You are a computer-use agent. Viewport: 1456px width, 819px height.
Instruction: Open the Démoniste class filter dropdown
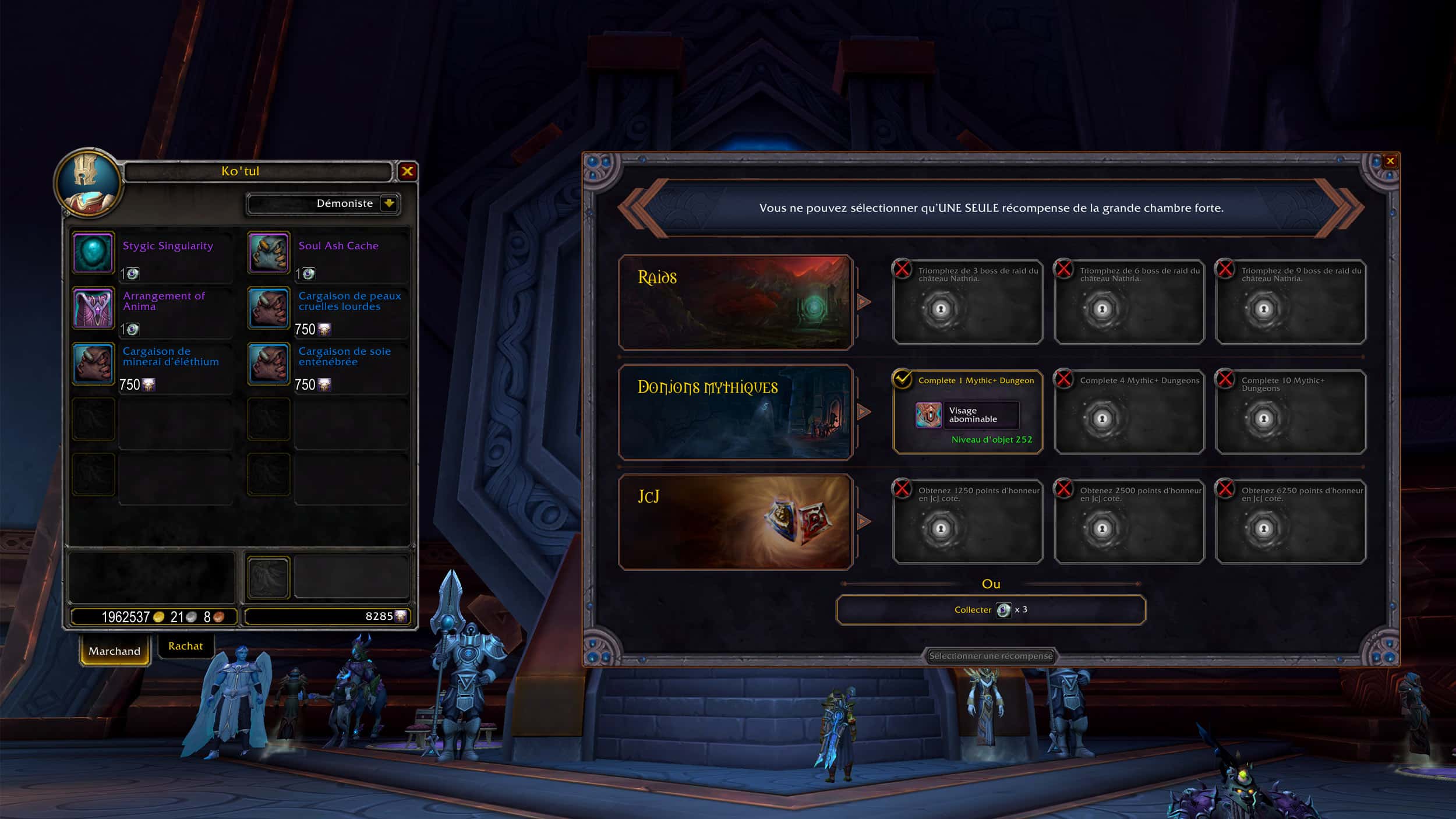click(388, 203)
